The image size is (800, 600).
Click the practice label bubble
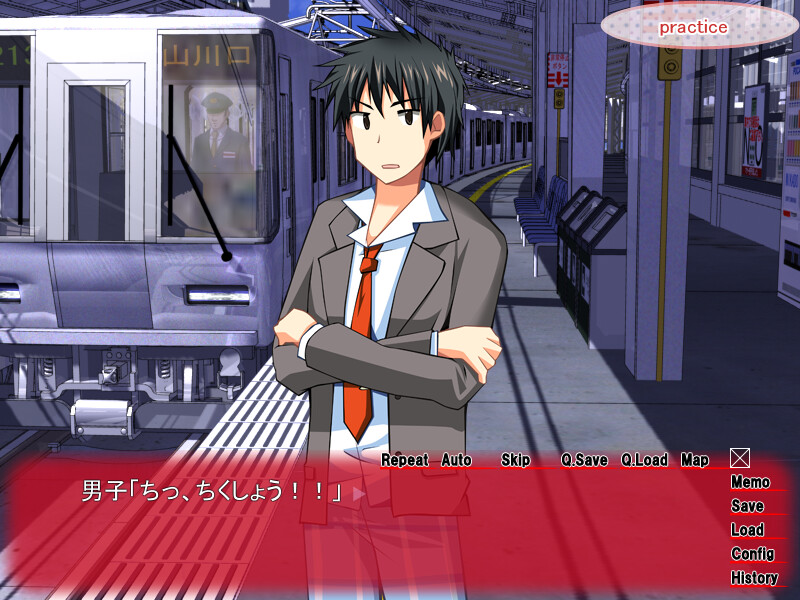coord(692,27)
